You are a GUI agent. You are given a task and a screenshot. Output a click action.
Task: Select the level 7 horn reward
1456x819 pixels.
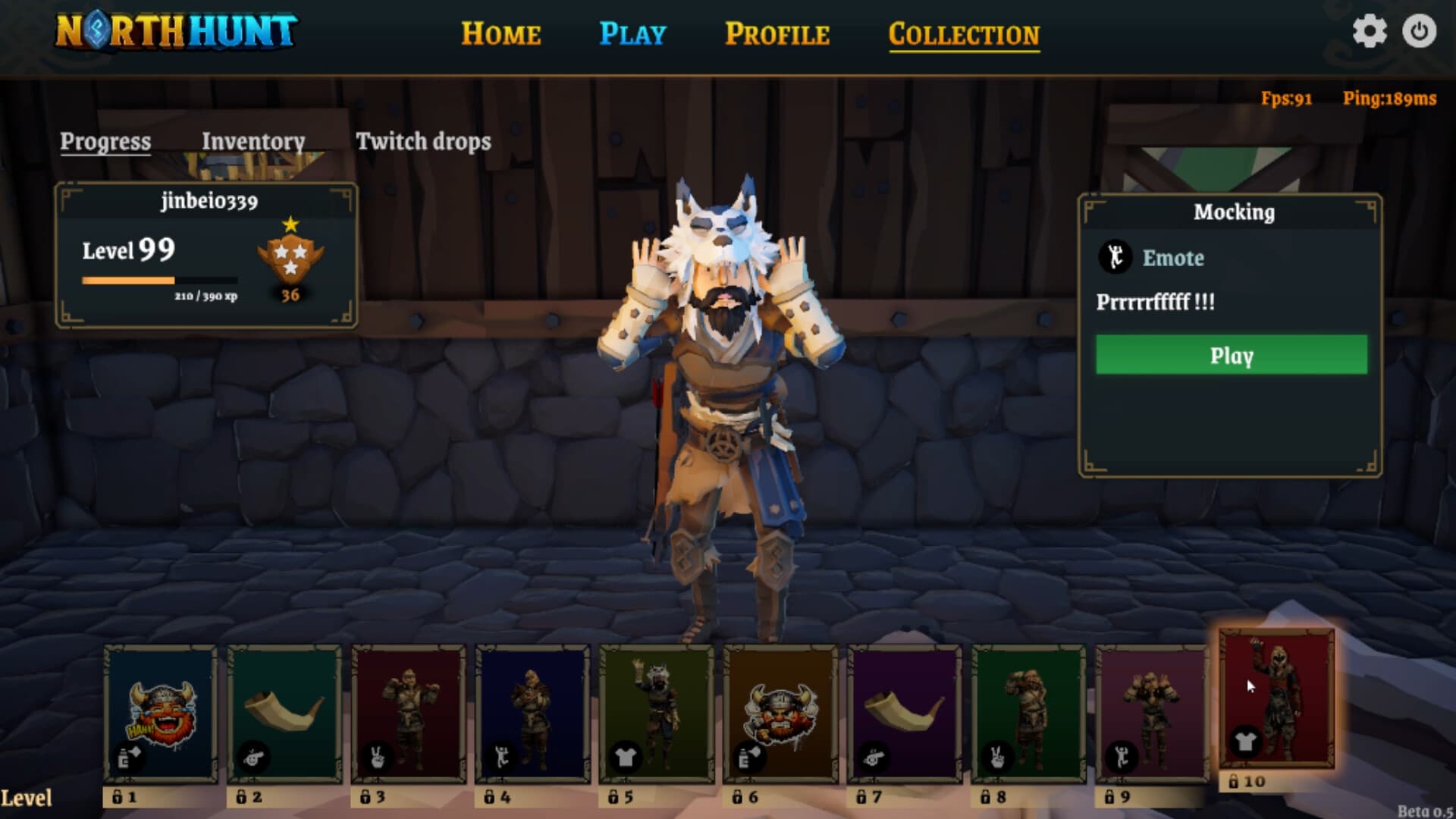pyautogui.click(x=905, y=714)
